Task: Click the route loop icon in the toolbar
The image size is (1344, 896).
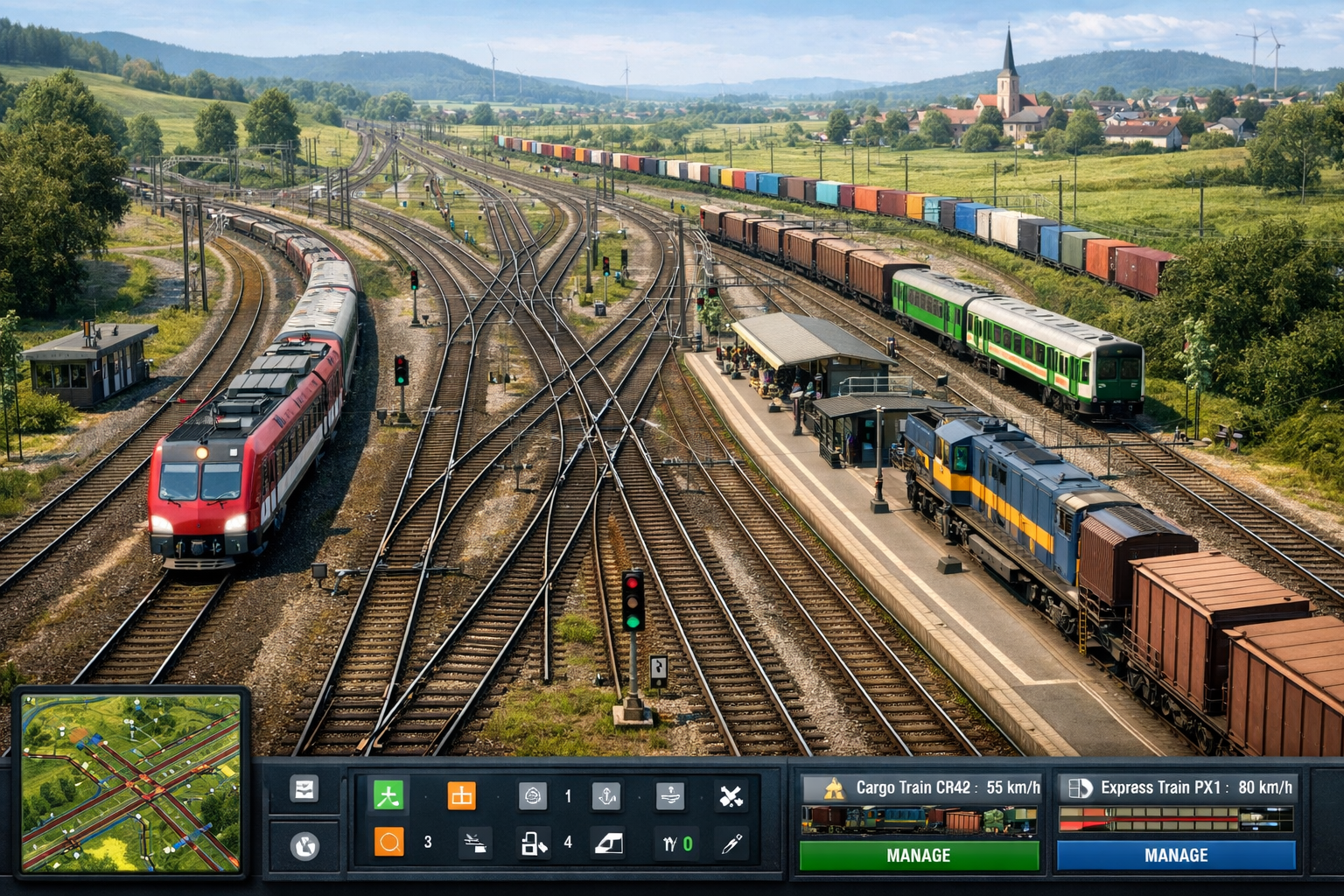Action: [x=533, y=794]
